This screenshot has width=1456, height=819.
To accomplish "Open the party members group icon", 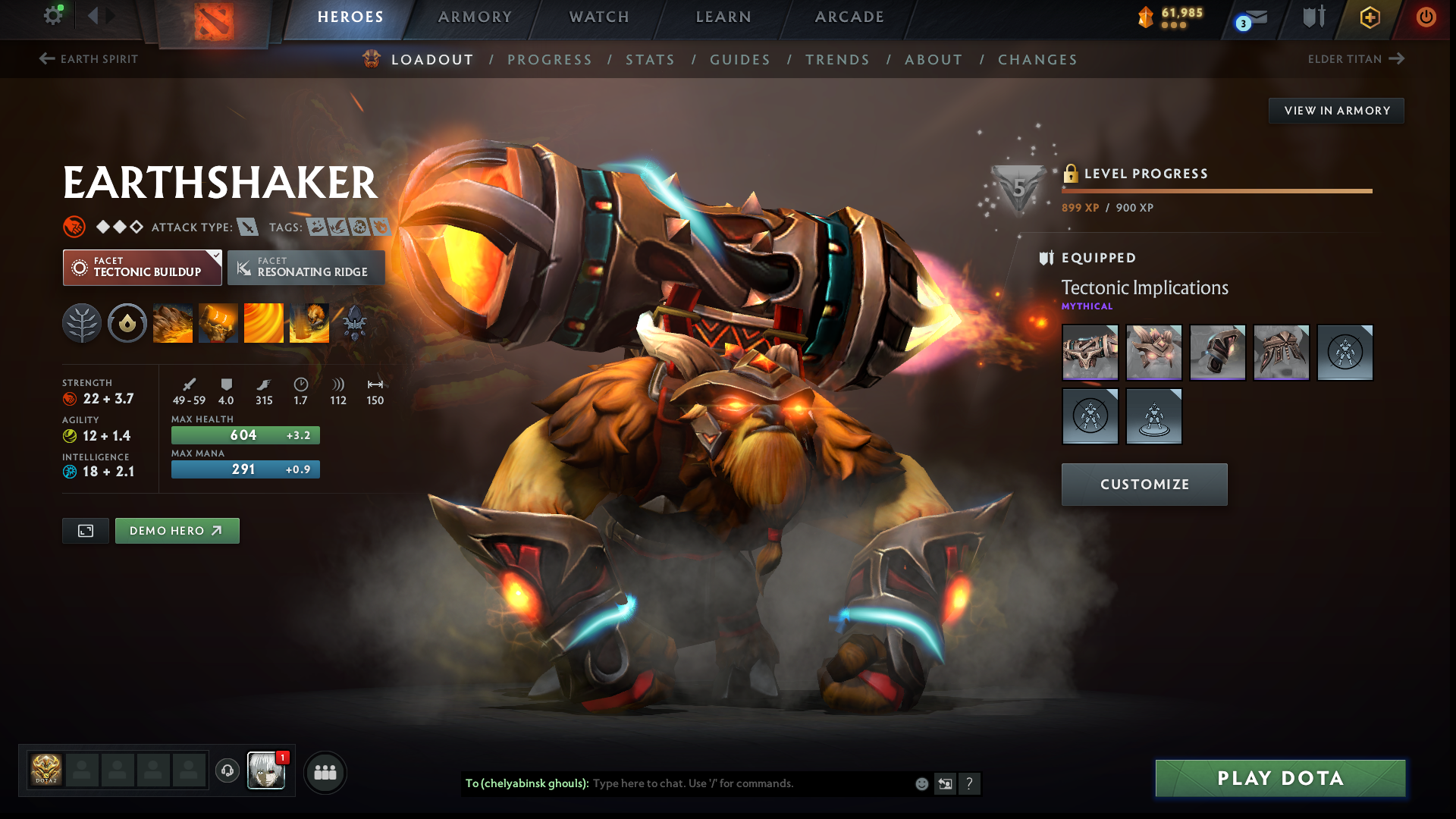I will click(x=325, y=772).
